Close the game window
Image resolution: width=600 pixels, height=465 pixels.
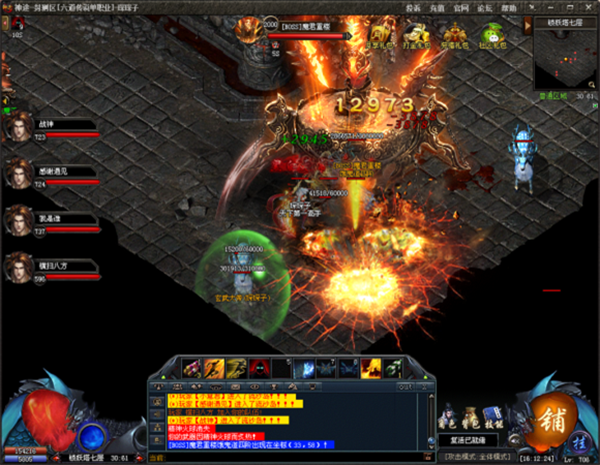[x=590, y=7]
